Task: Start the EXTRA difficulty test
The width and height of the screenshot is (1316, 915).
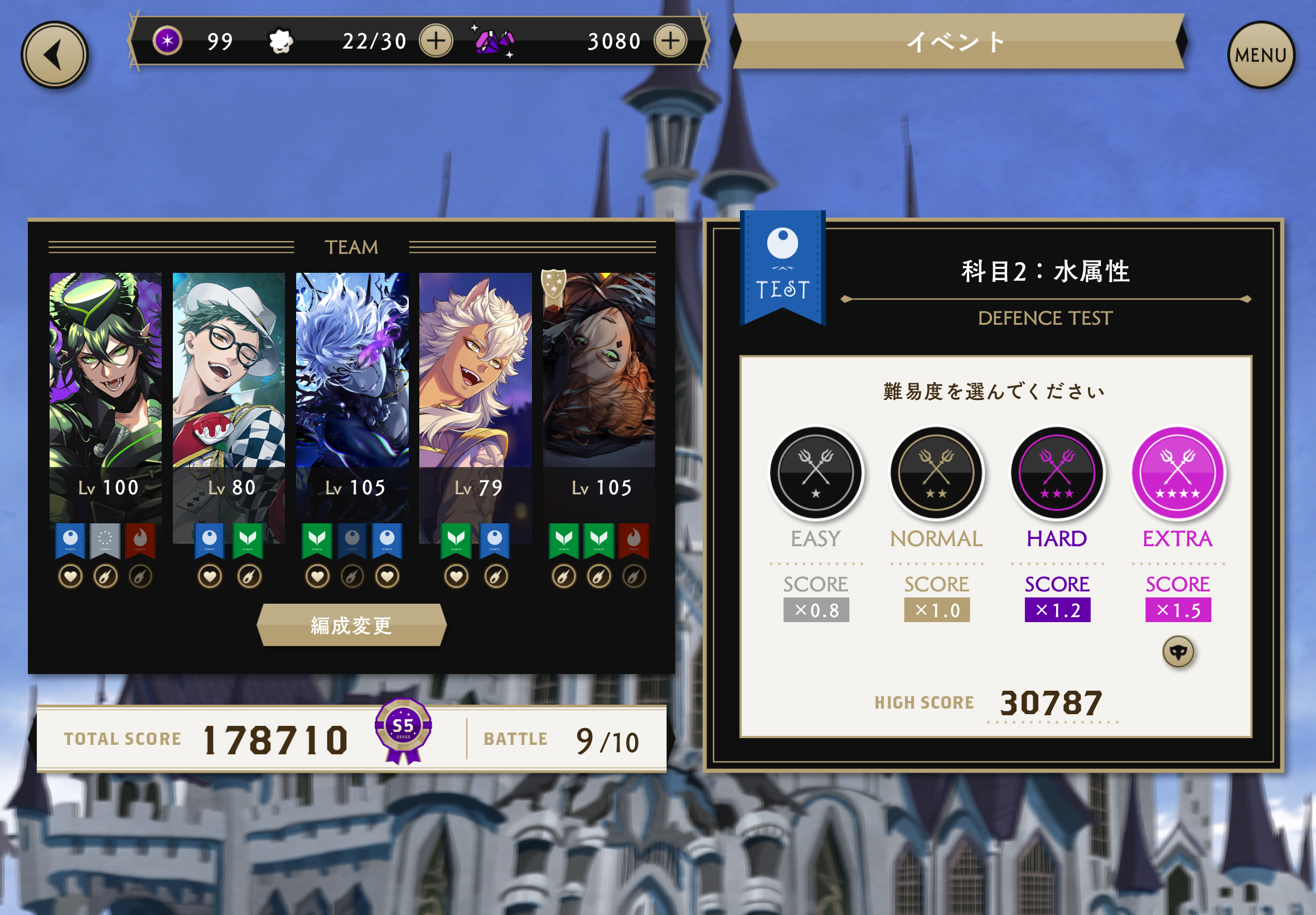Action: [x=1178, y=473]
